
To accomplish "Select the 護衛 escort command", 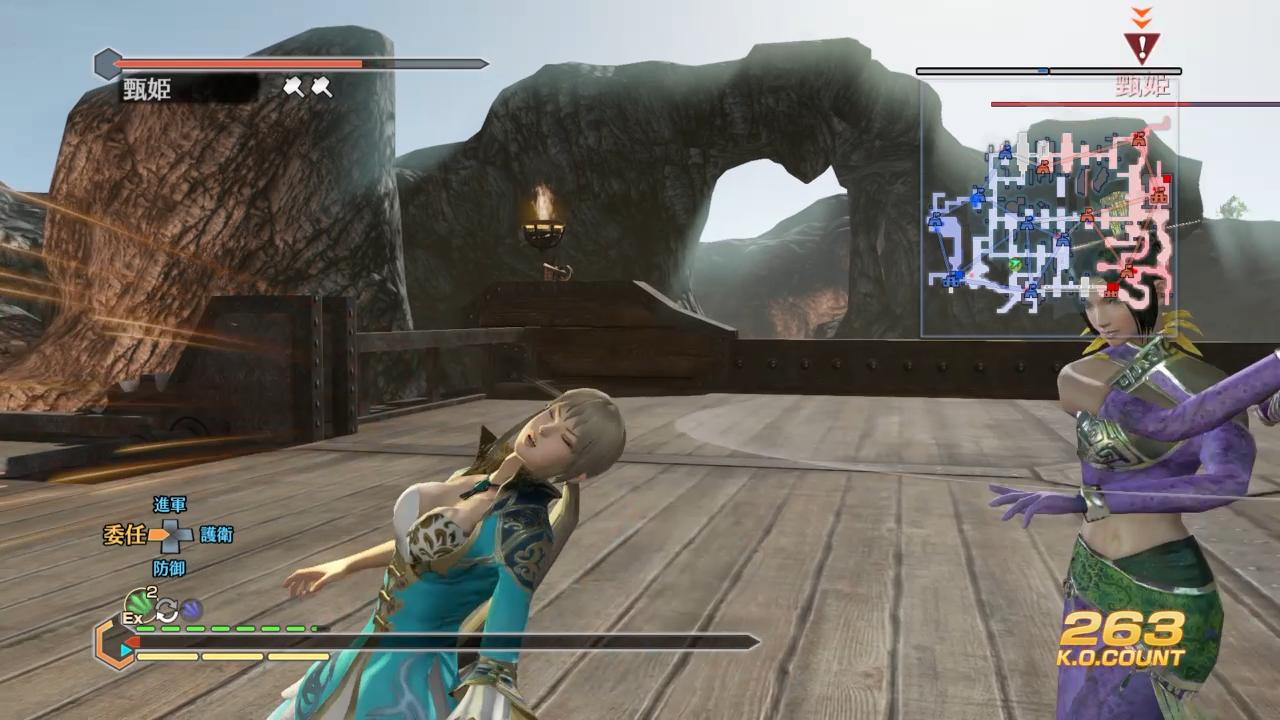I will point(216,535).
